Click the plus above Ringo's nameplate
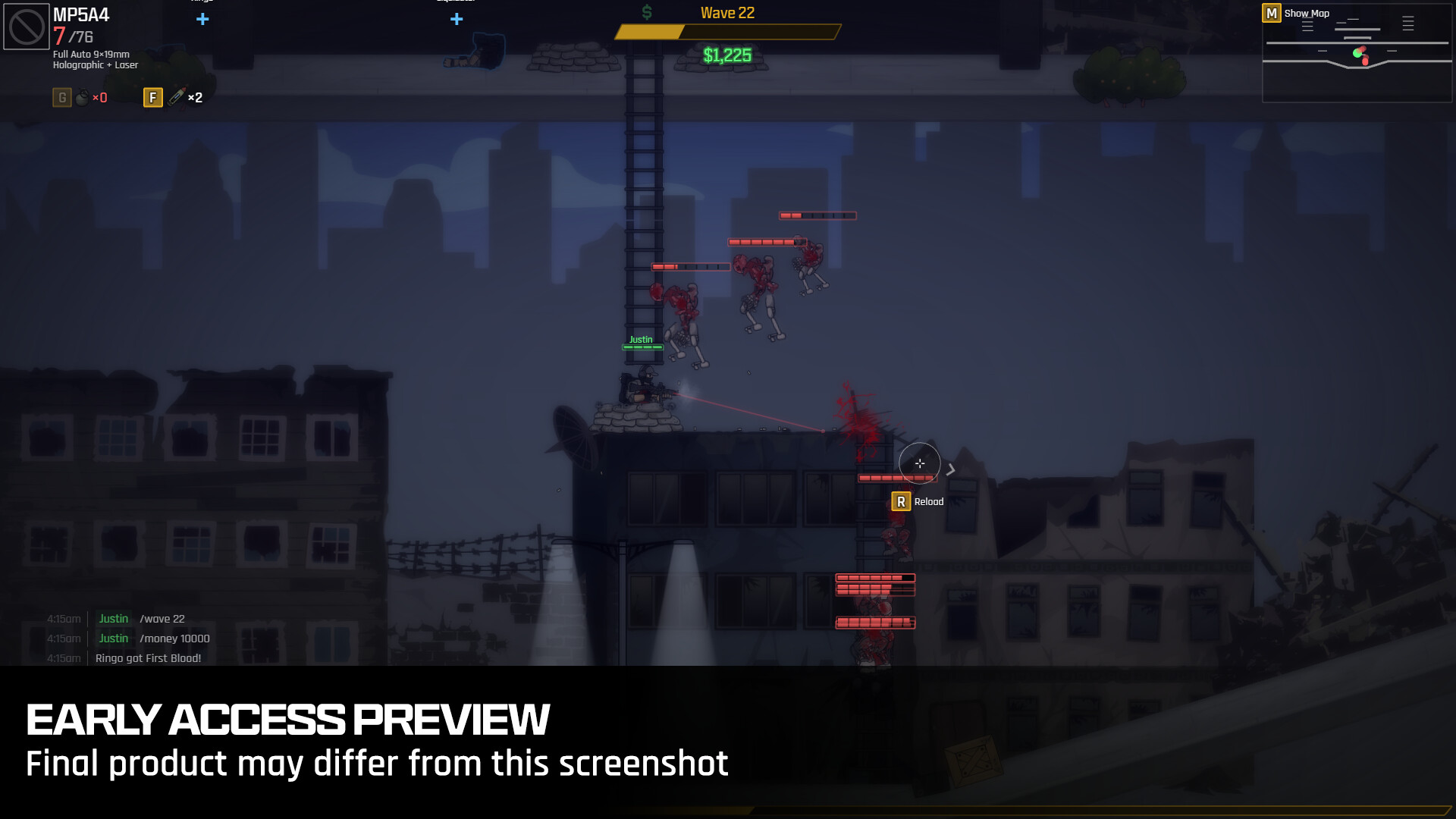Viewport: 1456px width, 819px height. pos(202,19)
